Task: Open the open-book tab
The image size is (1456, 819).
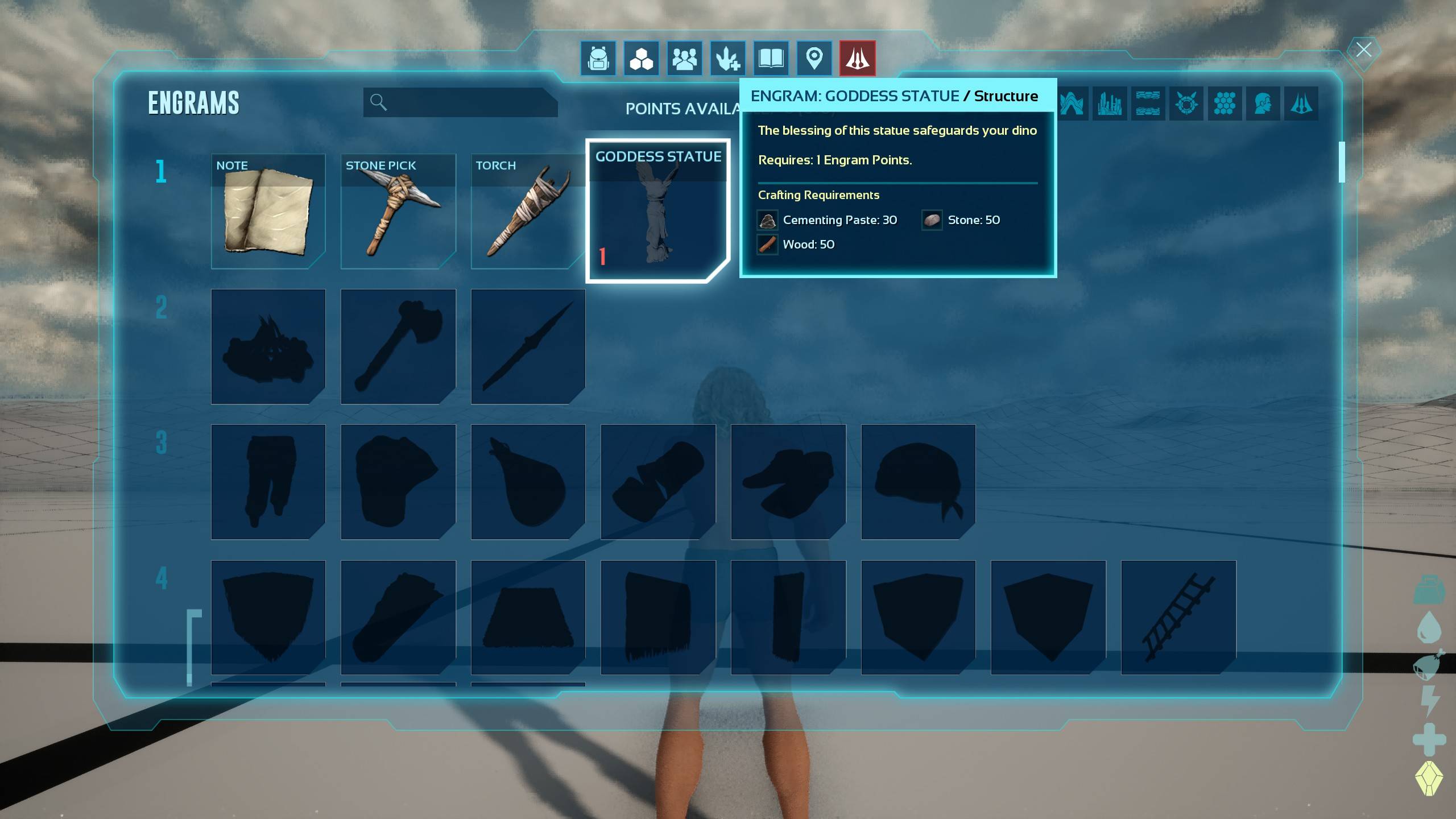Action: [771, 58]
